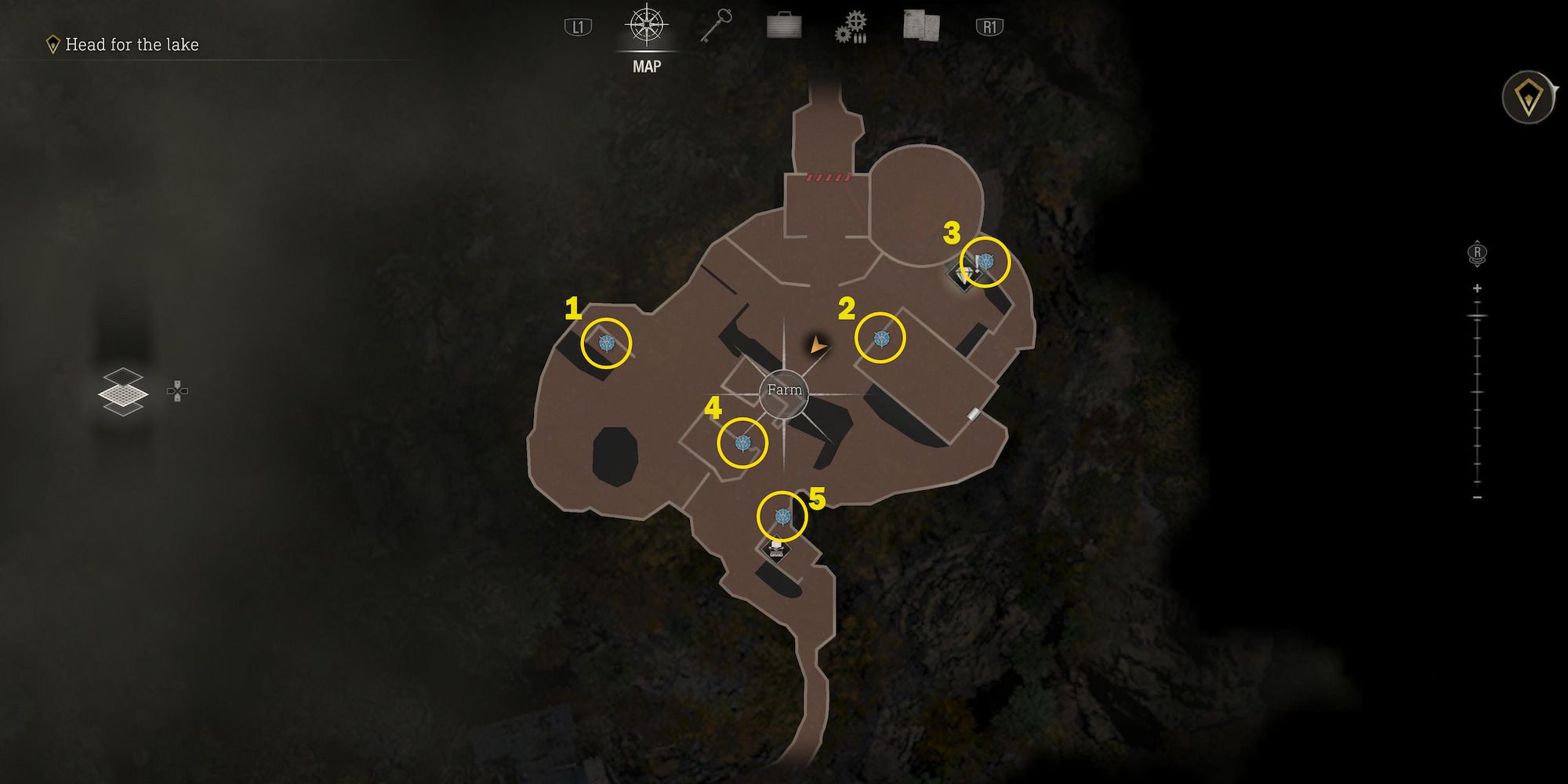Click blue medallion marker number 4
The image size is (1568, 784).
742,443
